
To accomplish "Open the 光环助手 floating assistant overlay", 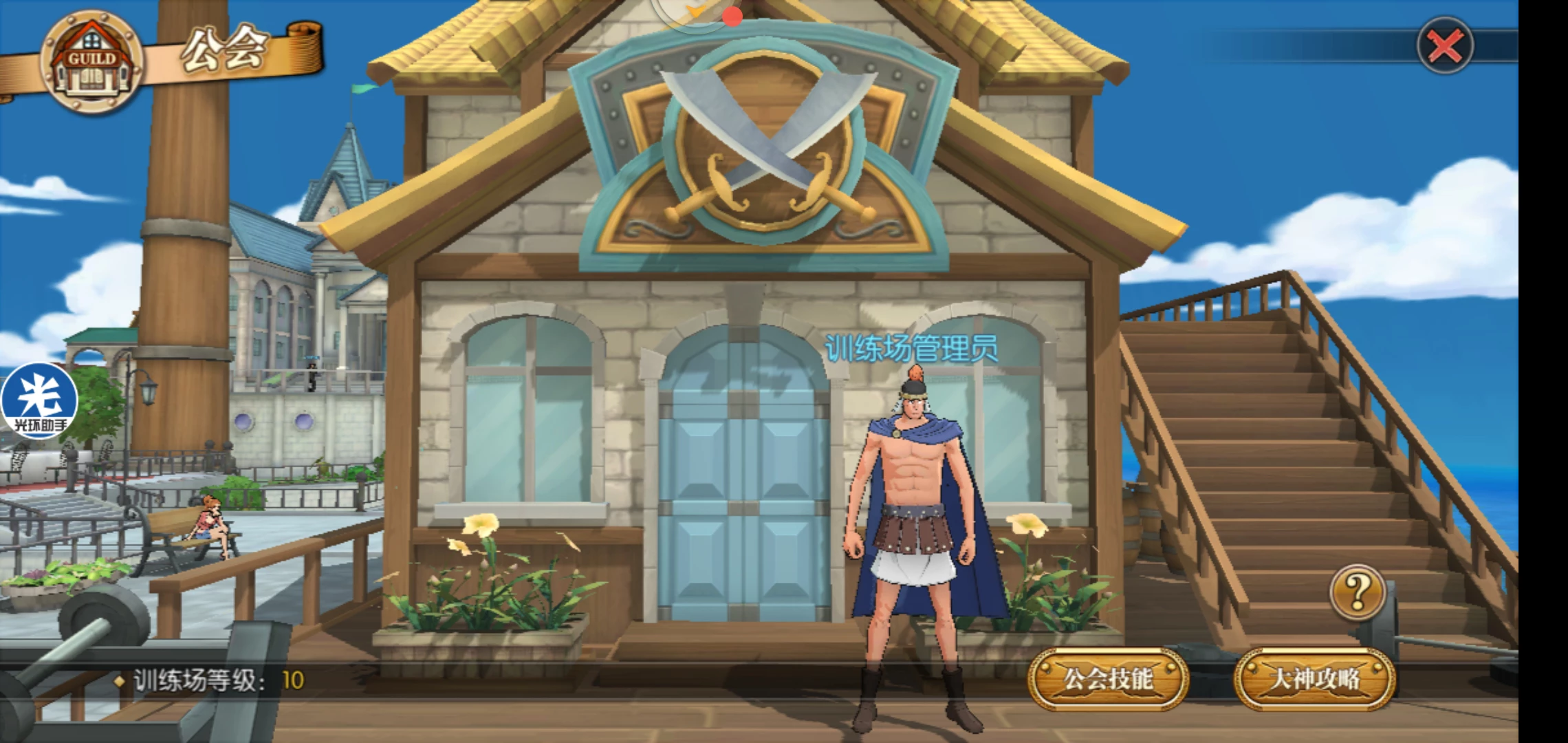I will (39, 401).
